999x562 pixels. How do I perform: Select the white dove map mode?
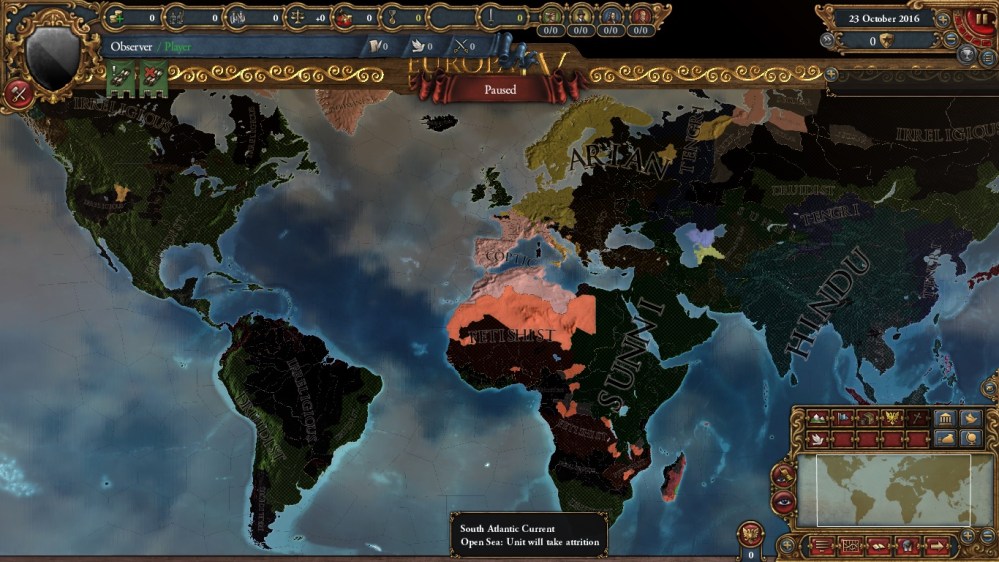click(817, 439)
